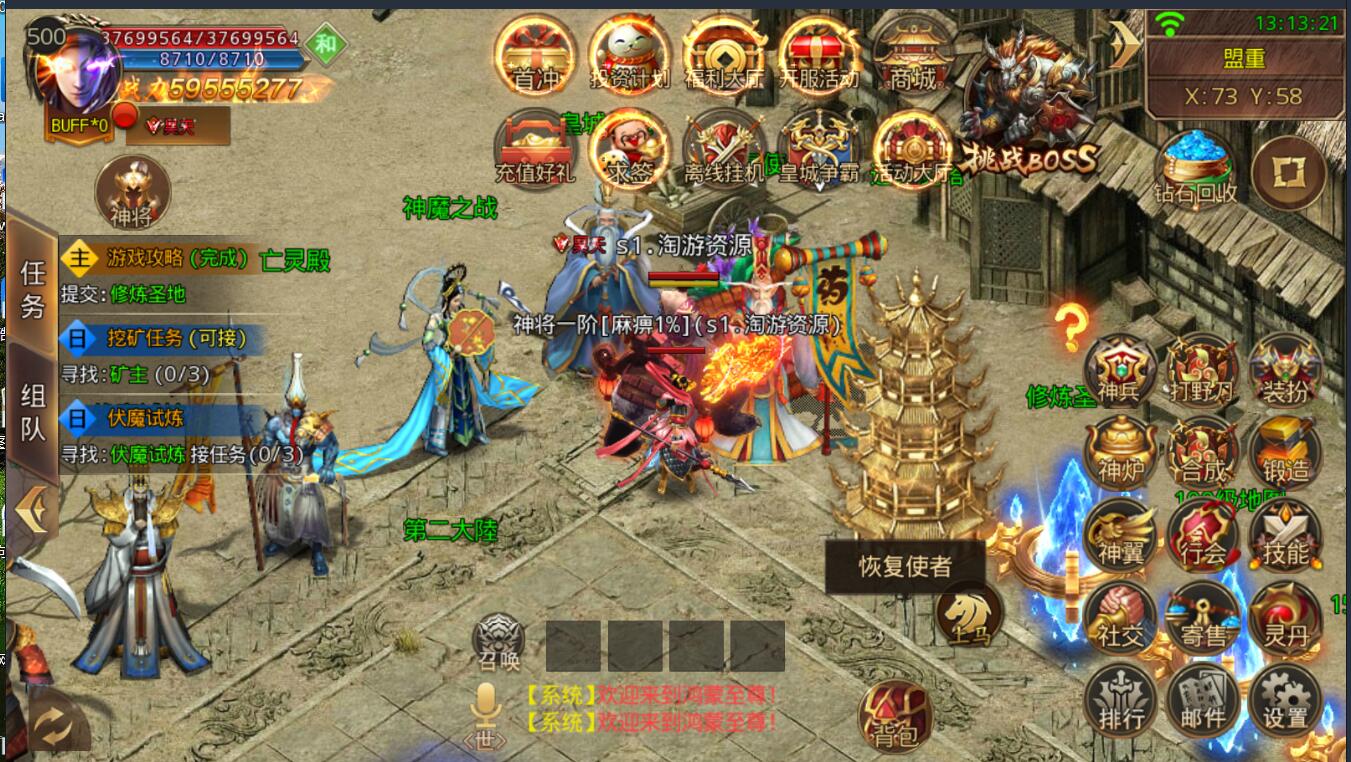Open the 锻造 forging menu

click(x=1285, y=452)
